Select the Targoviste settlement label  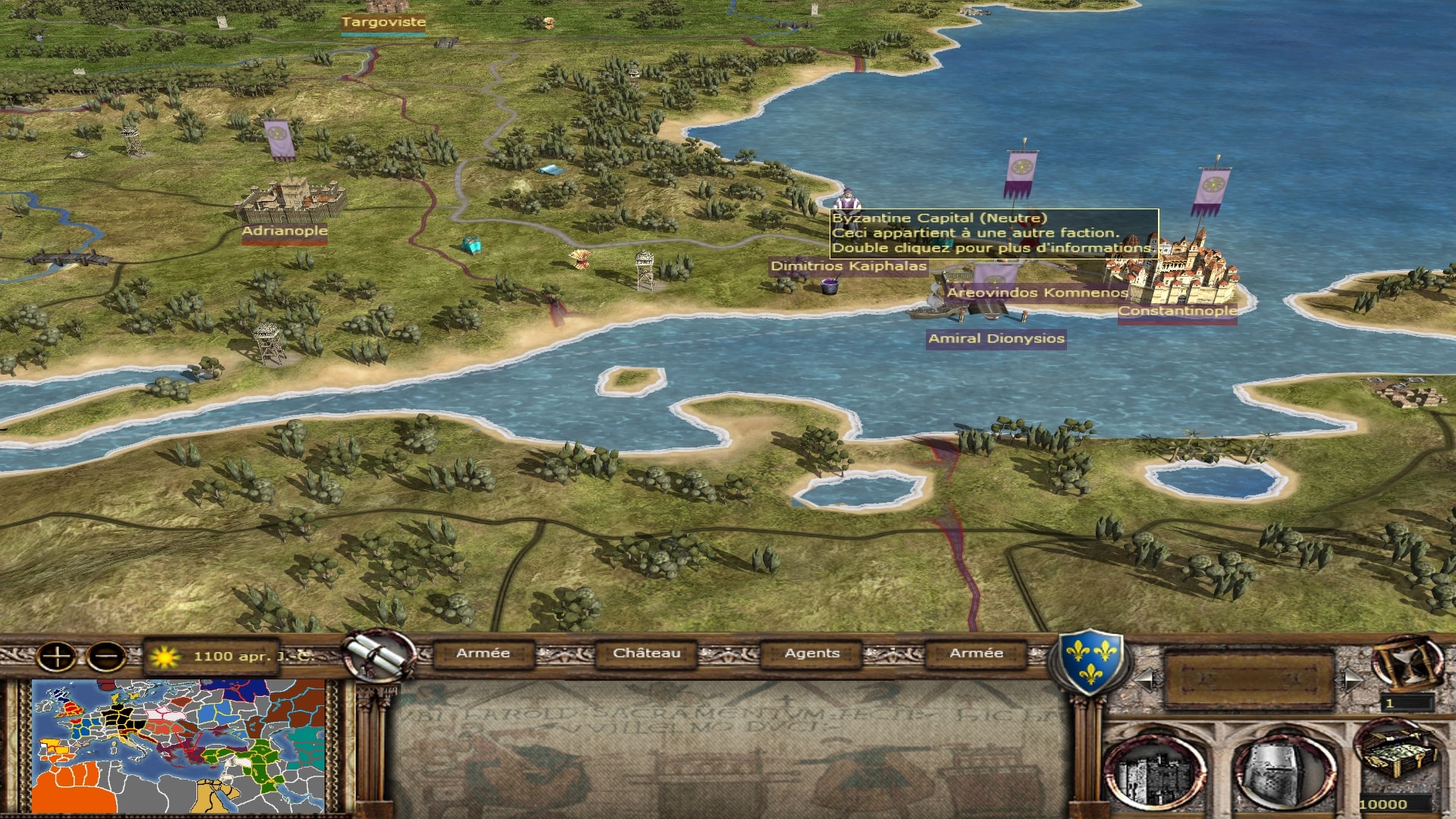pos(383,22)
